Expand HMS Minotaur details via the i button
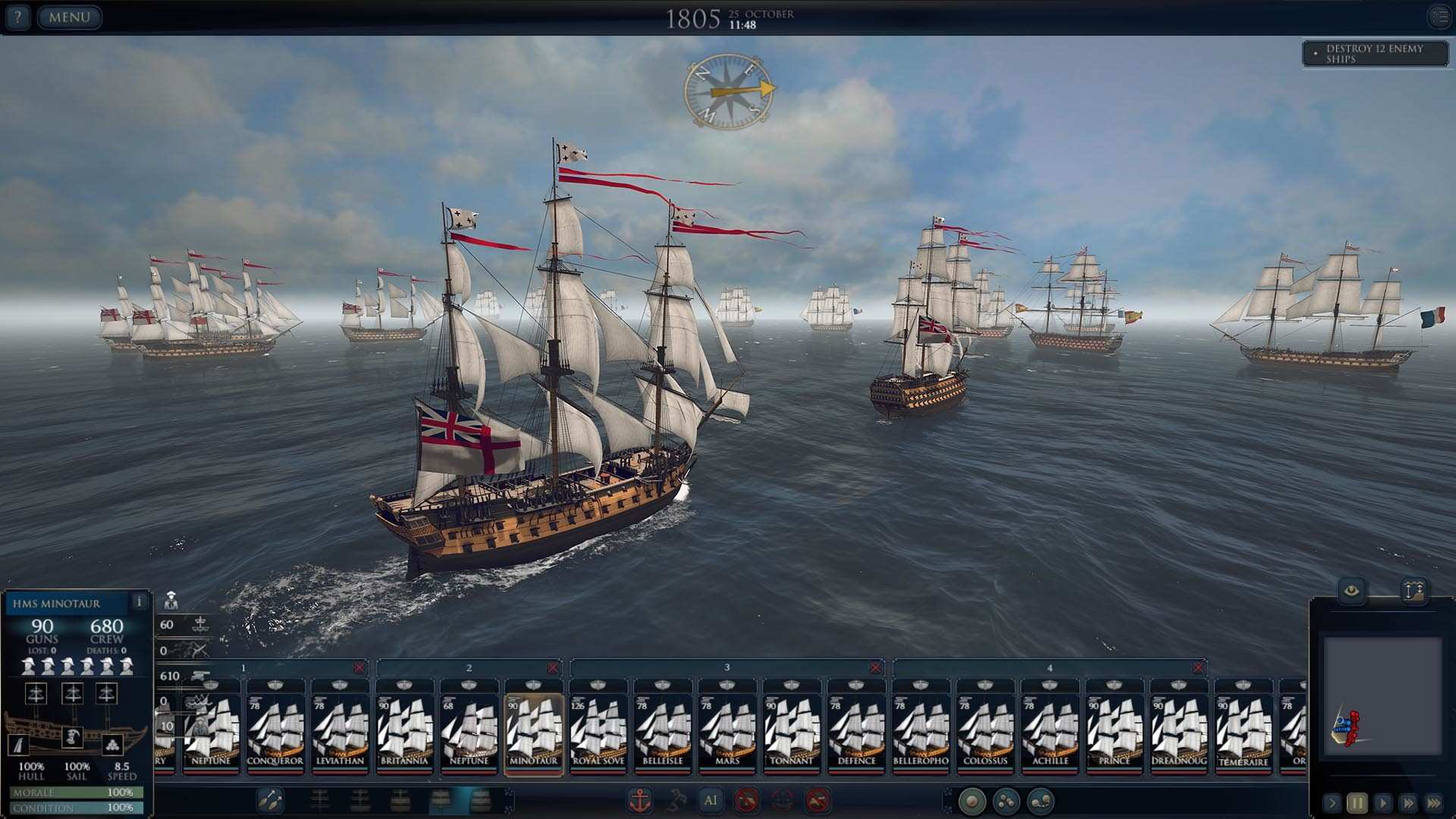Viewport: 1456px width, 819px height. (140, 601)
